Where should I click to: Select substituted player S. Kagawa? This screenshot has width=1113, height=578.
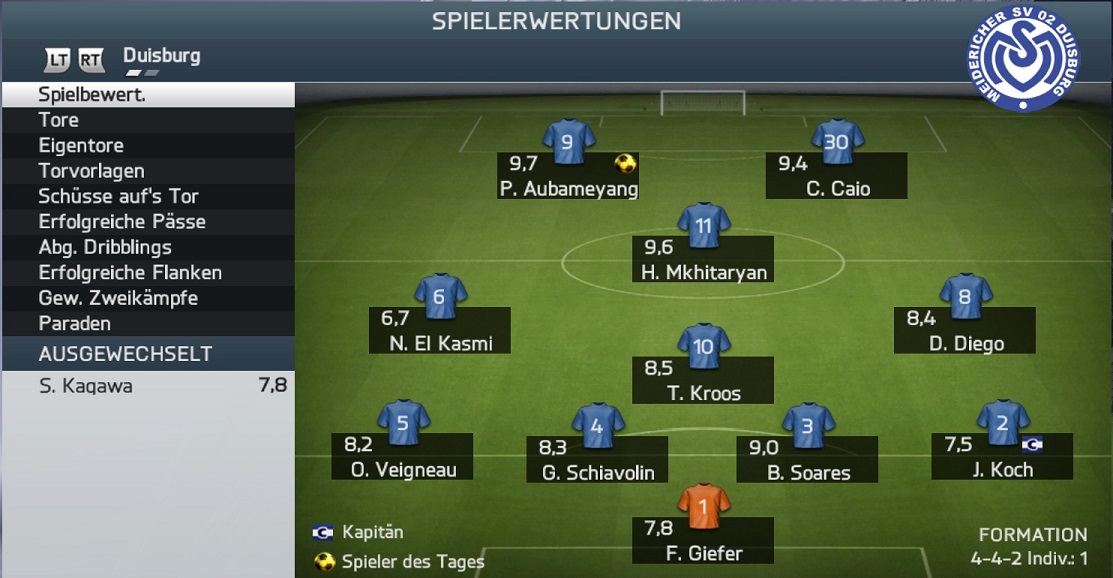(x=147, y=386)
